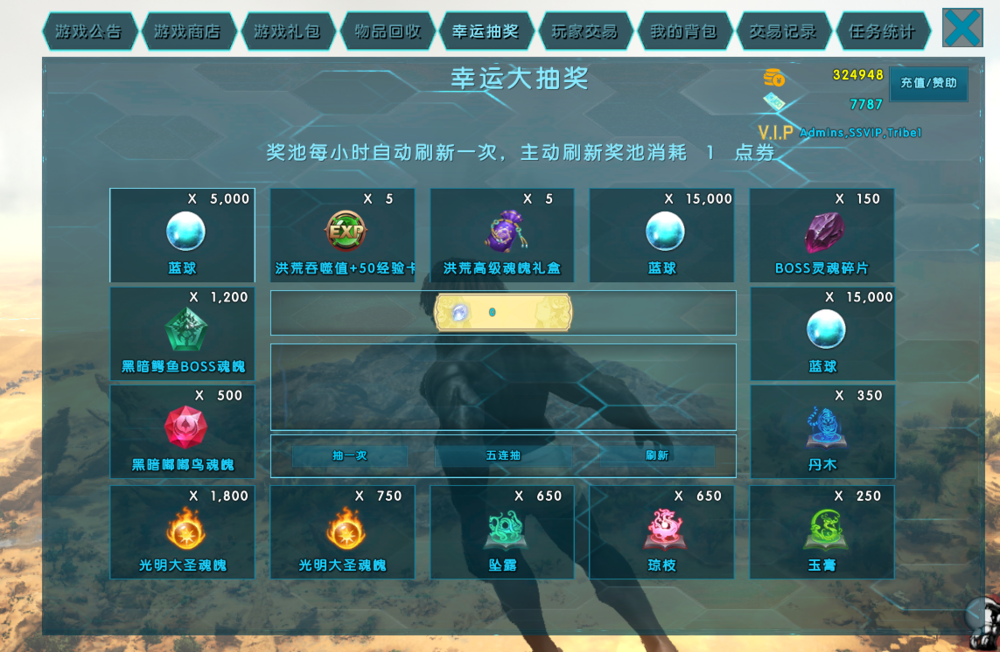The width and height of the screenshot is (1000, 652).
Task: View the 交易记录 tab
Action: point(783,32)
